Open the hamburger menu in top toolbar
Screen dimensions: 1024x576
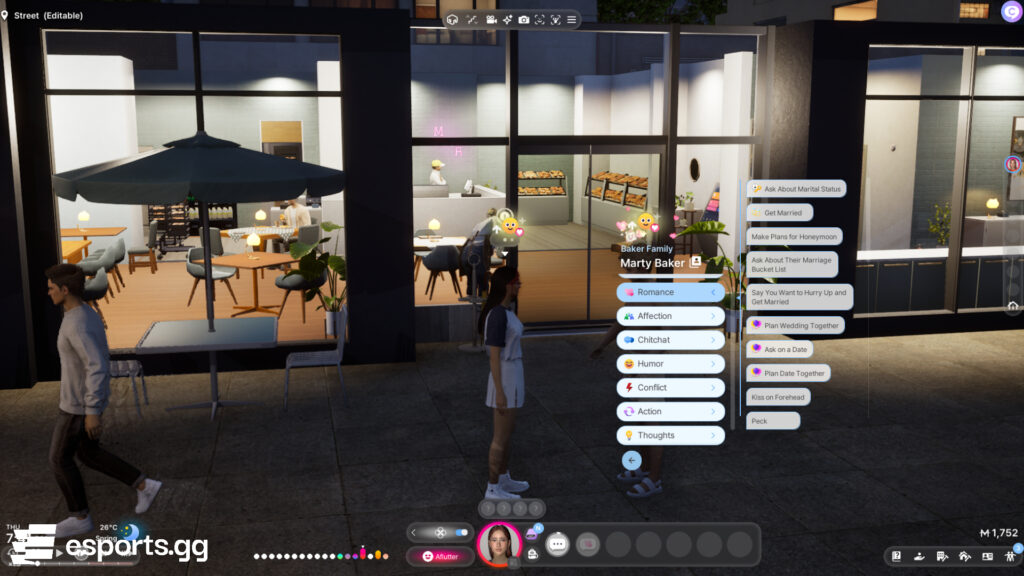[x=571, y=20]
